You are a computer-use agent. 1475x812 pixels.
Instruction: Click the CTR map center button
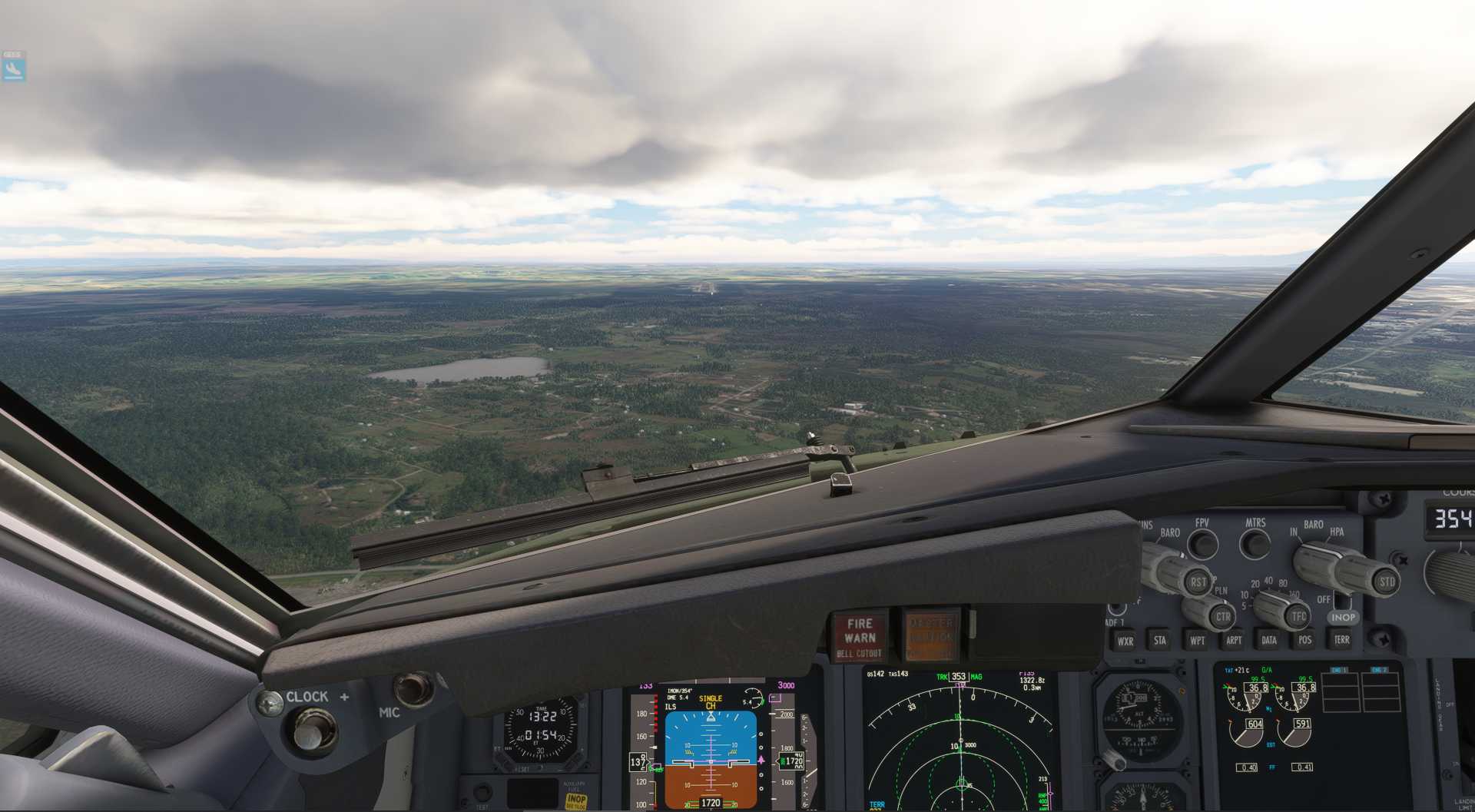click(x=1223, y=616)
